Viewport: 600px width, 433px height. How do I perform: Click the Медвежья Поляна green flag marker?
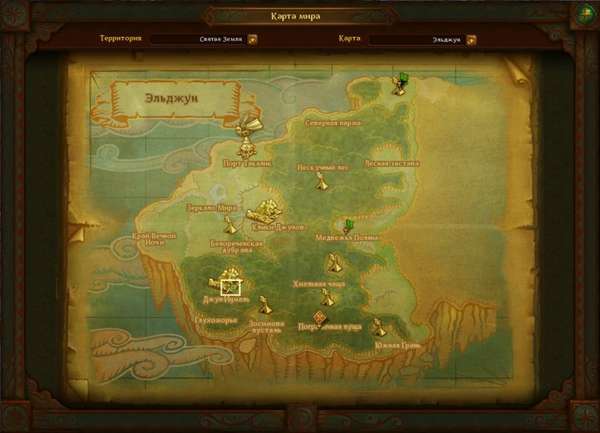tap(348, 226)
